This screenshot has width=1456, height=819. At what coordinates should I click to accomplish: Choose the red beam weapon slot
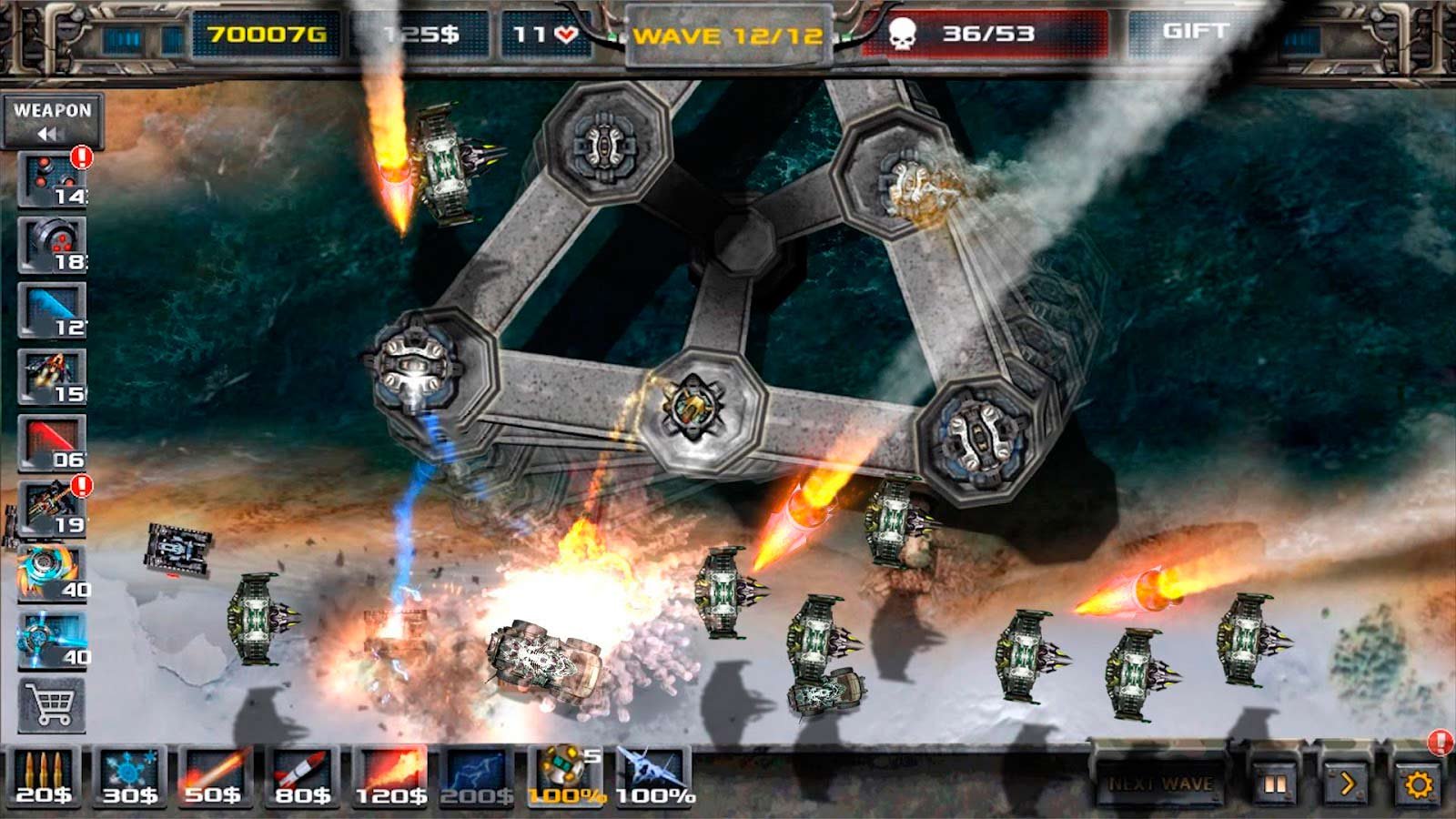tap(52, 443)
